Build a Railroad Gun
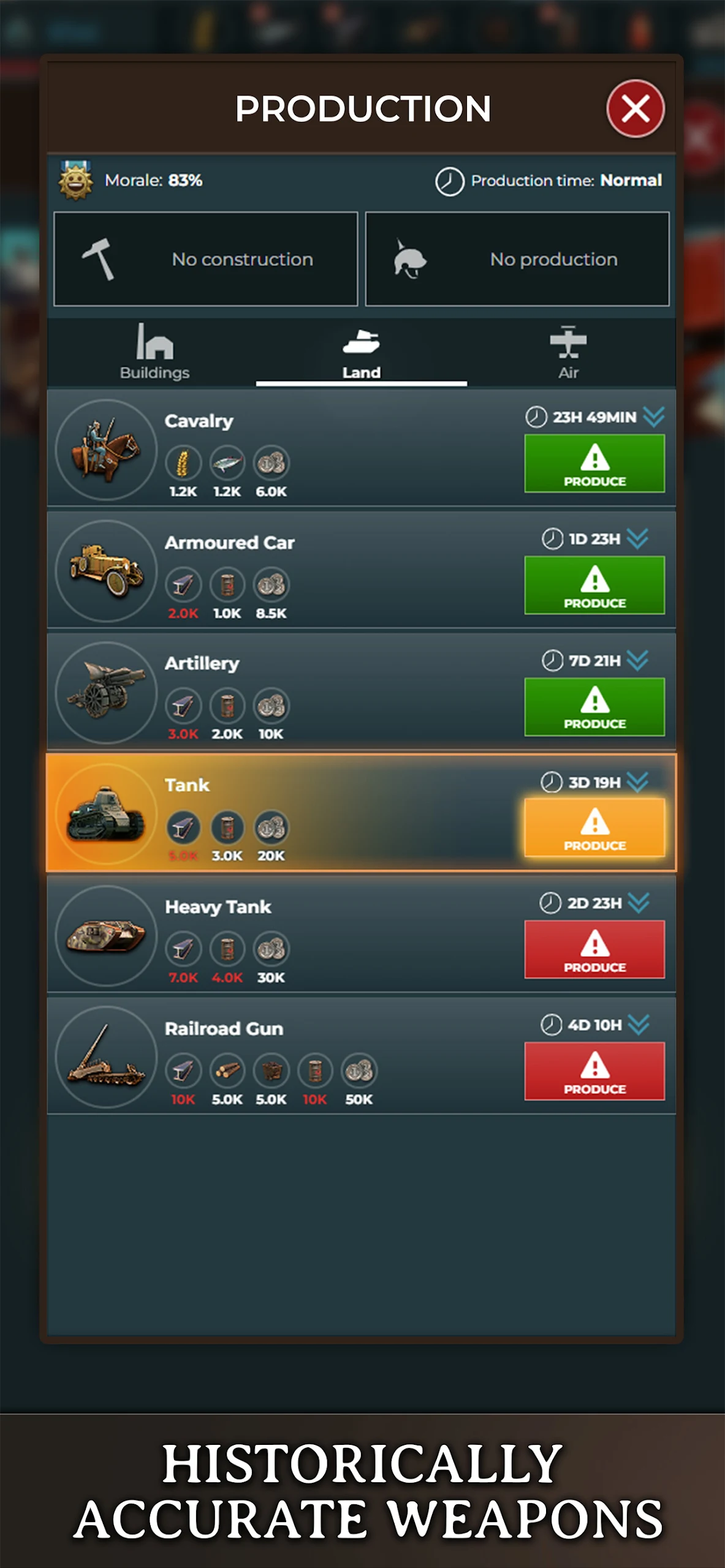 (594, 1071)
